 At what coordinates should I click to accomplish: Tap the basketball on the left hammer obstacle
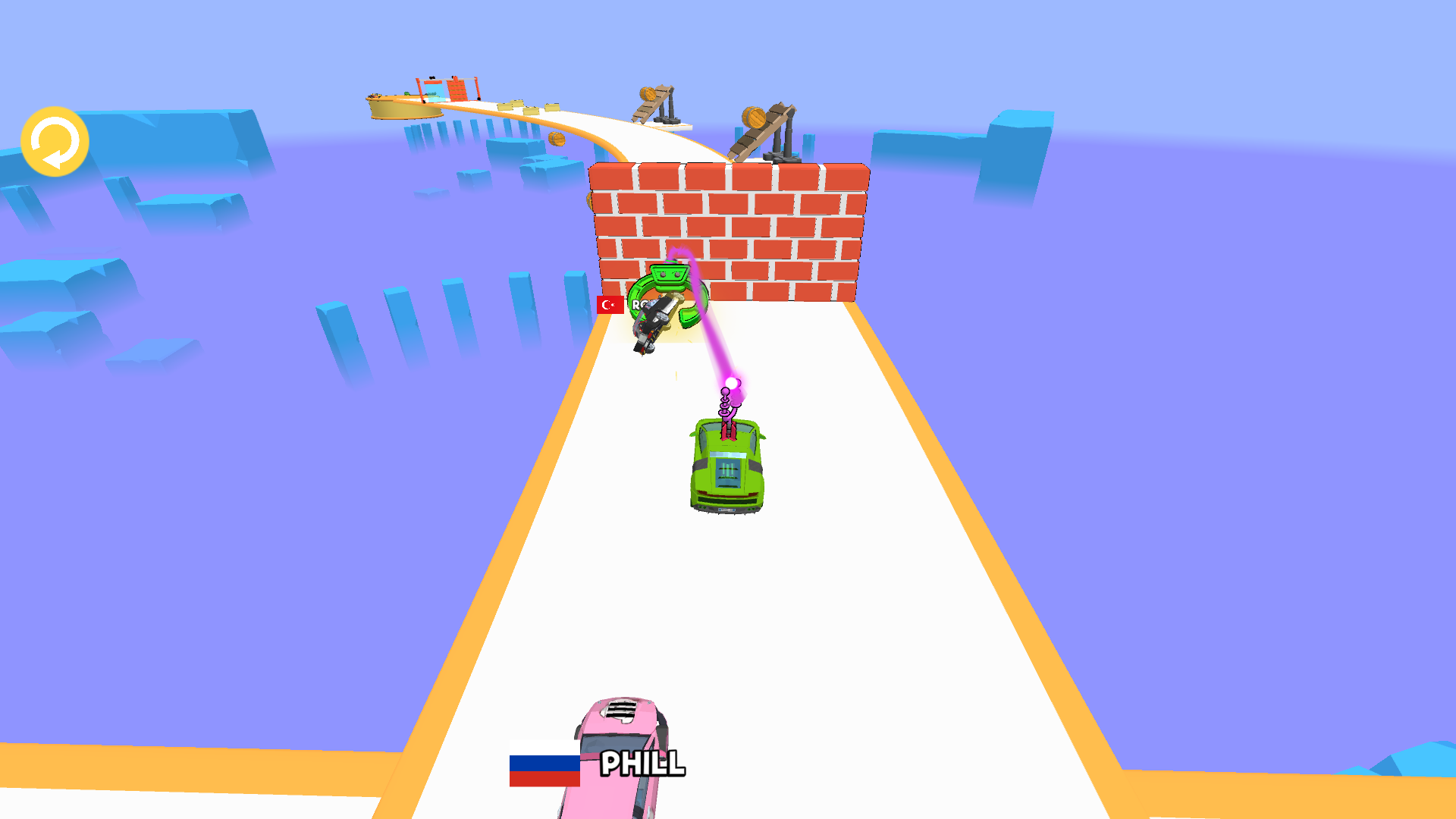pyautogui.click(x=648, y=95)
